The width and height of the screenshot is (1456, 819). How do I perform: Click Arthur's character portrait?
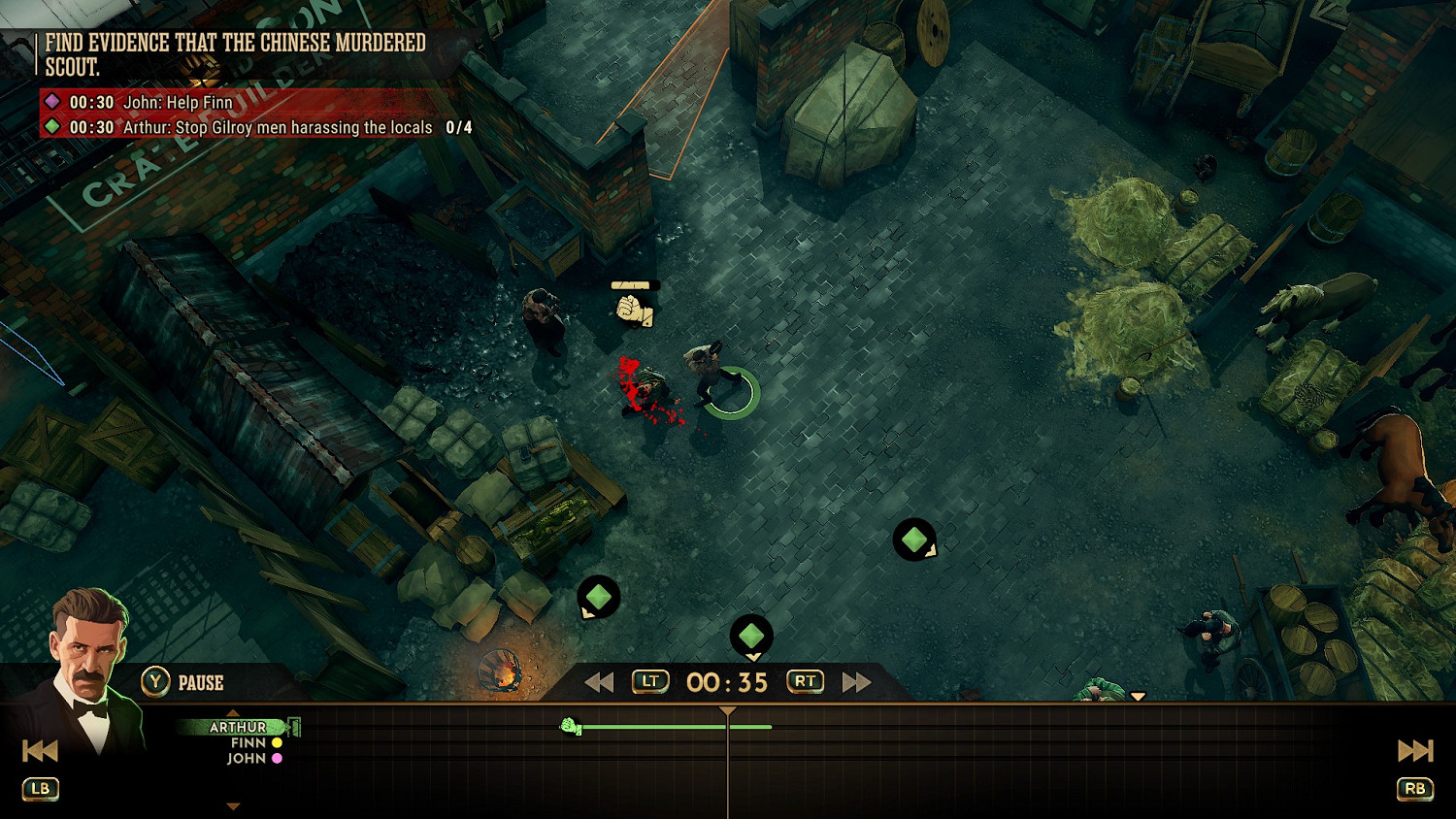pyautogui.click(x=89, y=670)
